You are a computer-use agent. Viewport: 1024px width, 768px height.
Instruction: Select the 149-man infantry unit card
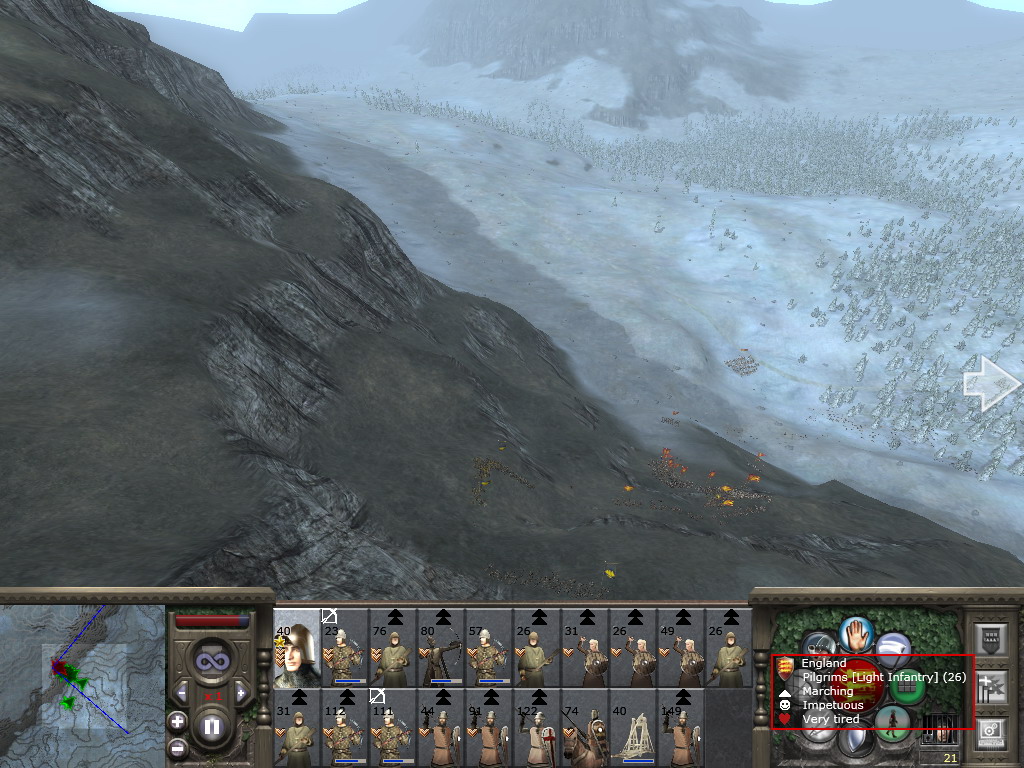680,728
